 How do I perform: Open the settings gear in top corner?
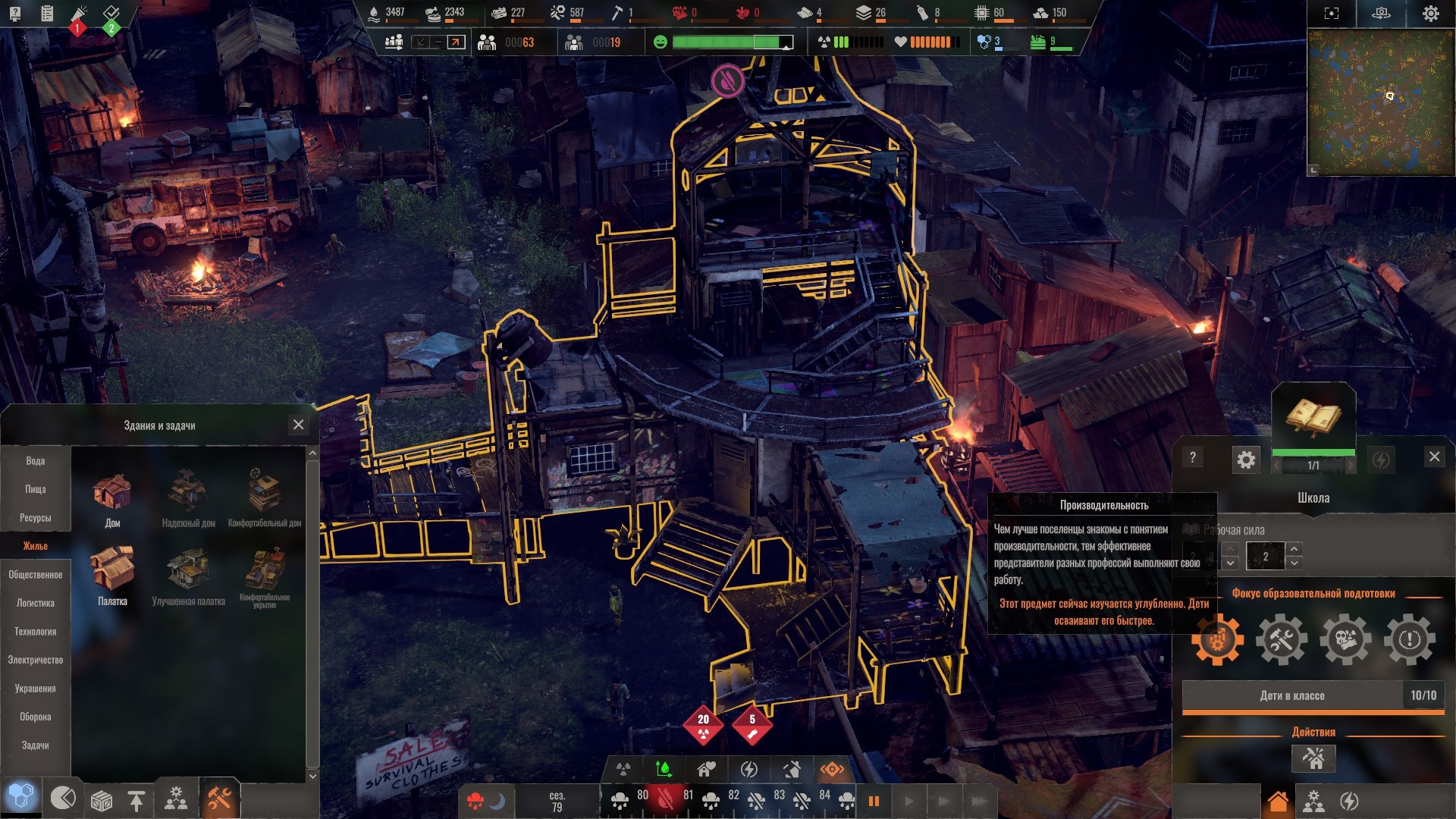[x=1430, y=14]
